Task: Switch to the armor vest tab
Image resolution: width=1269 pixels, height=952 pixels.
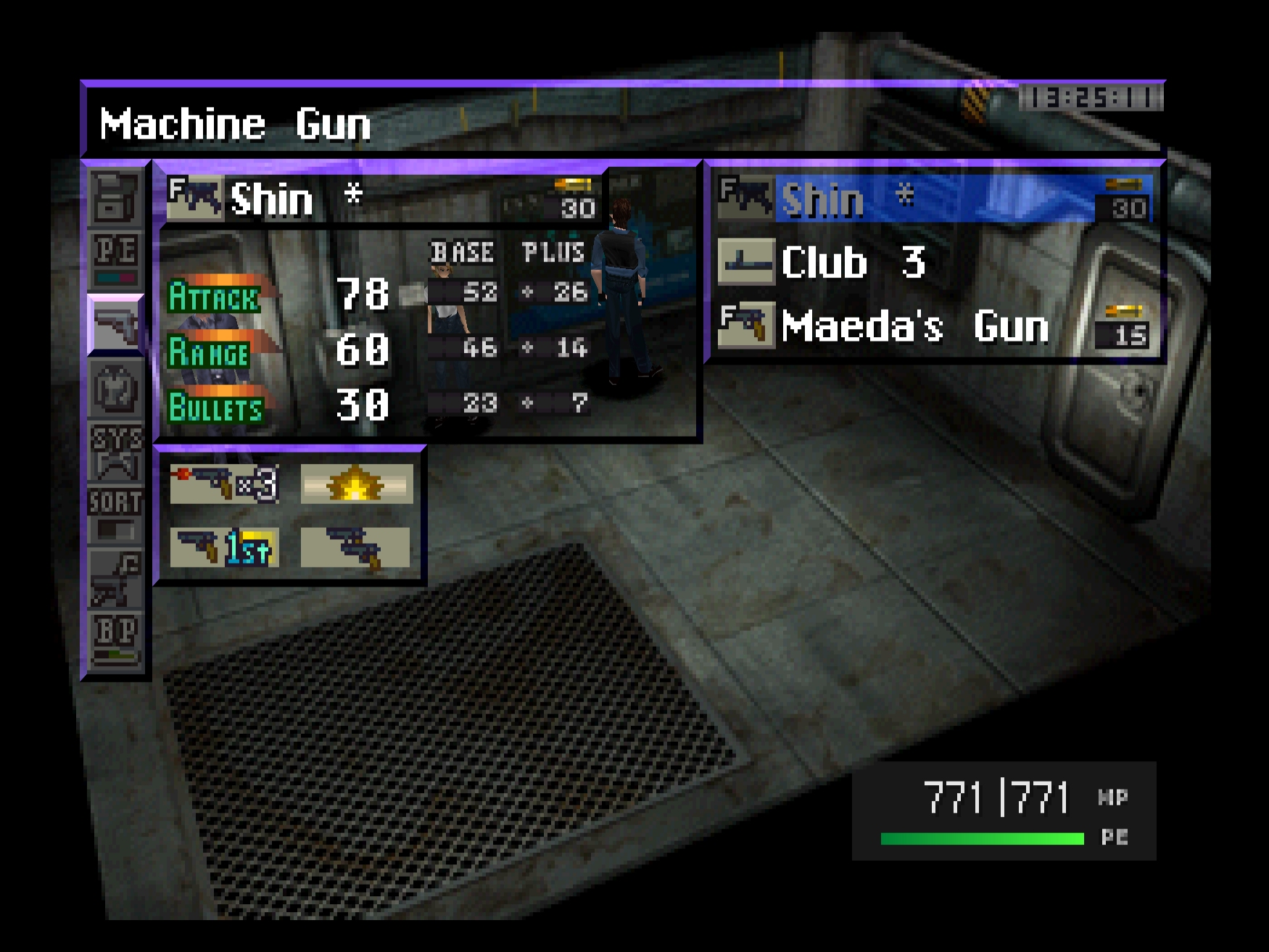Action: pos(115,389)
